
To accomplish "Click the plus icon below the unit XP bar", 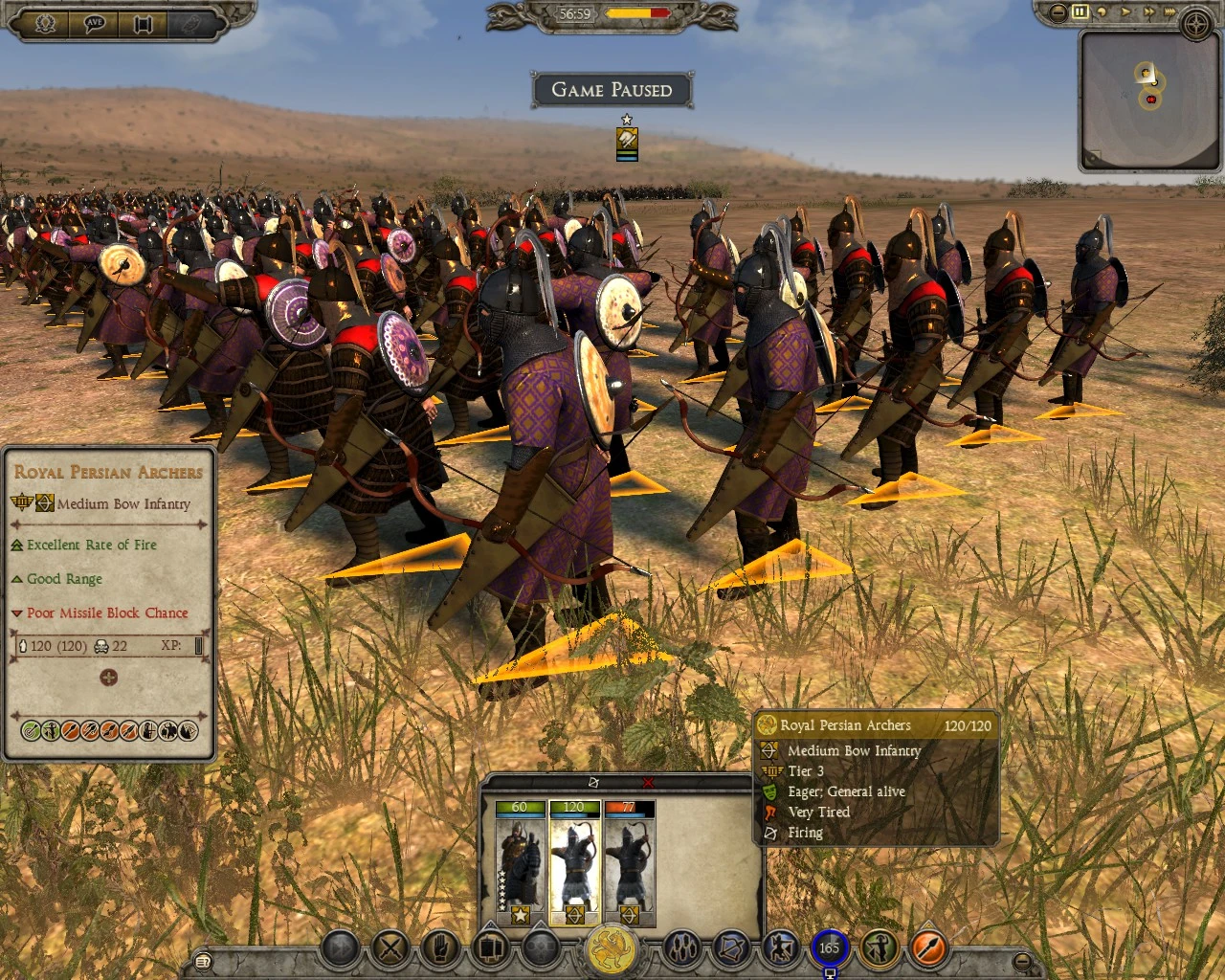I will pos(109,678).
